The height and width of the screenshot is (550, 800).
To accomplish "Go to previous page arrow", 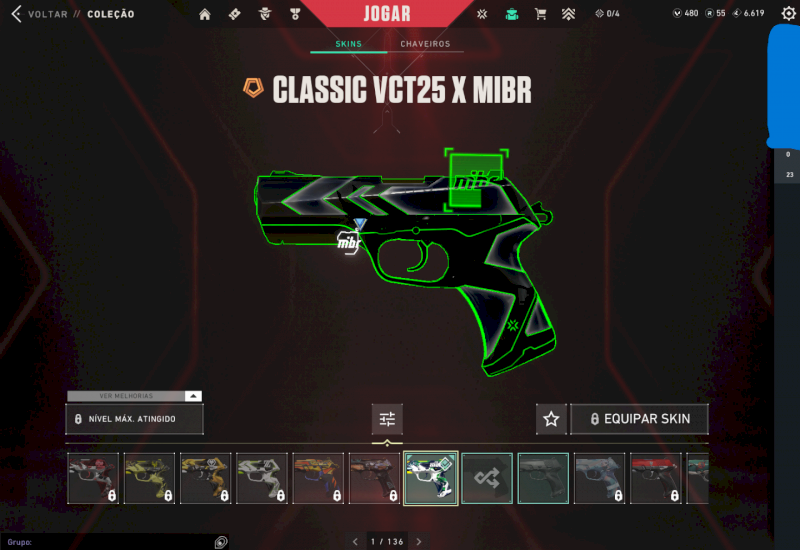I will [x=355, y=542].
